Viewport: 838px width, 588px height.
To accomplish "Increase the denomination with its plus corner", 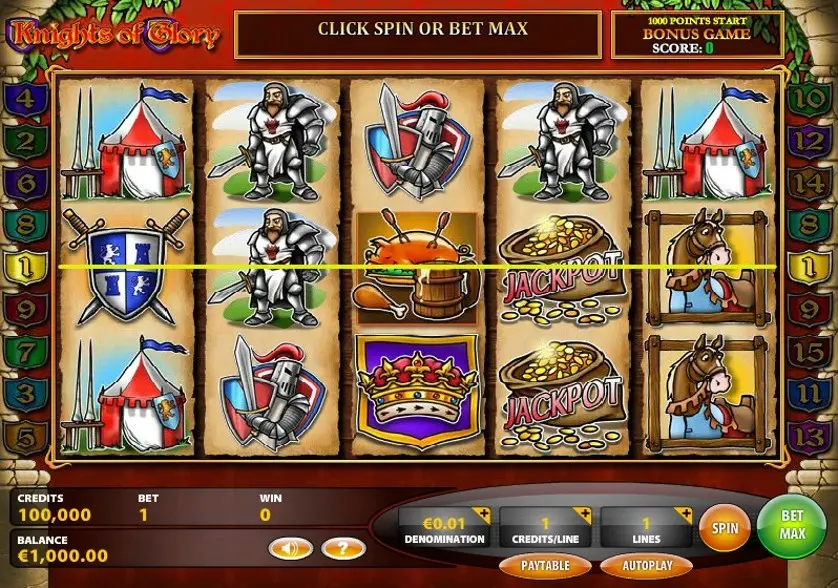I will pyautogui.click(x=484, y=515).
